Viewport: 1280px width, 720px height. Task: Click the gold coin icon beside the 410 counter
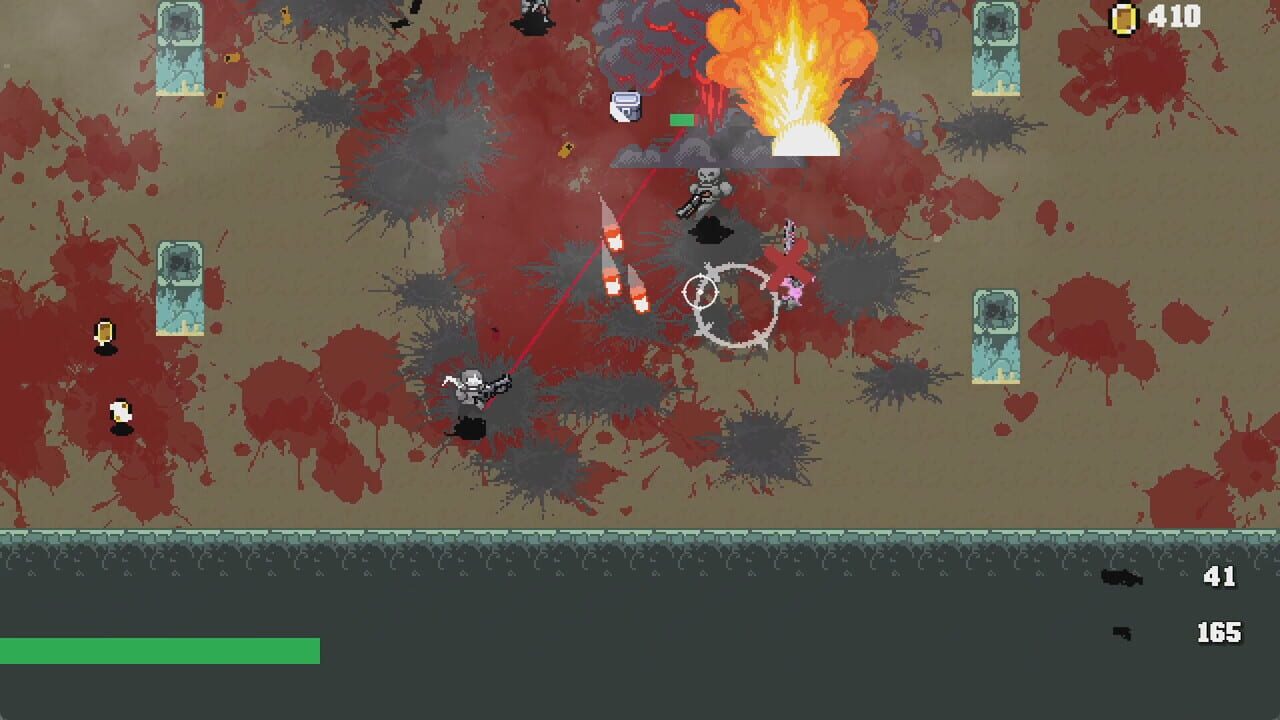tap(1125, 17)
